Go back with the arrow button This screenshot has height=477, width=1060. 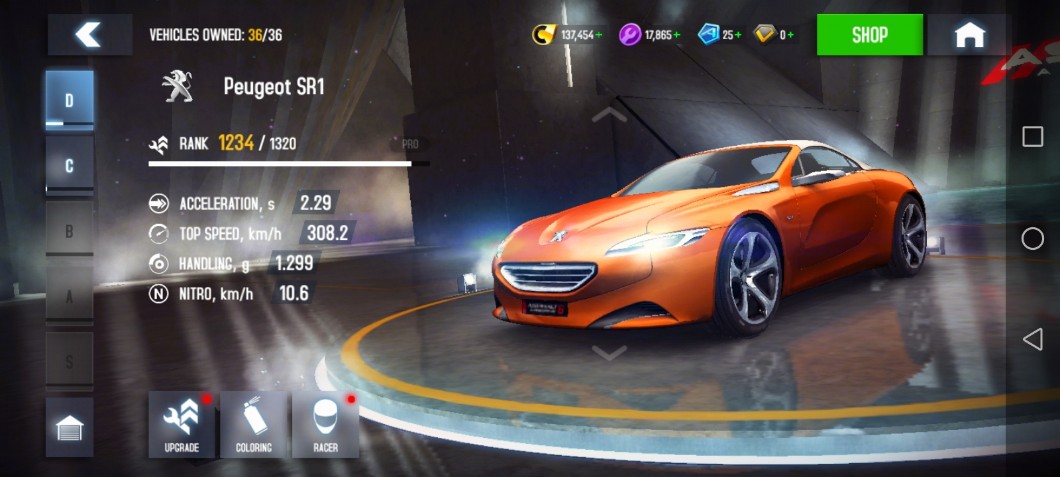click(x=89, y=35)
